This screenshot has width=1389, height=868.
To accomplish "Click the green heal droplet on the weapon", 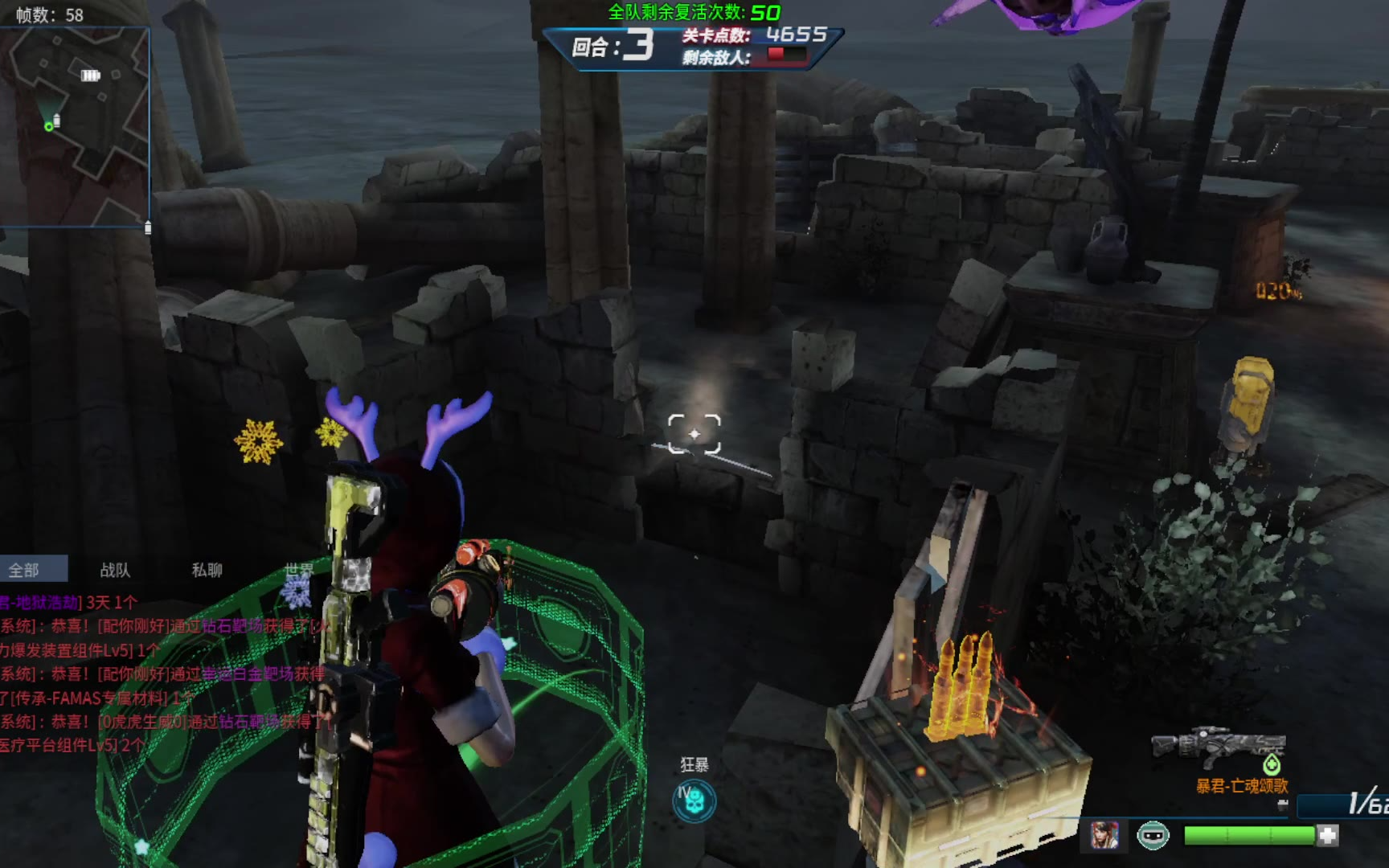I will (x=1272, y=764).
